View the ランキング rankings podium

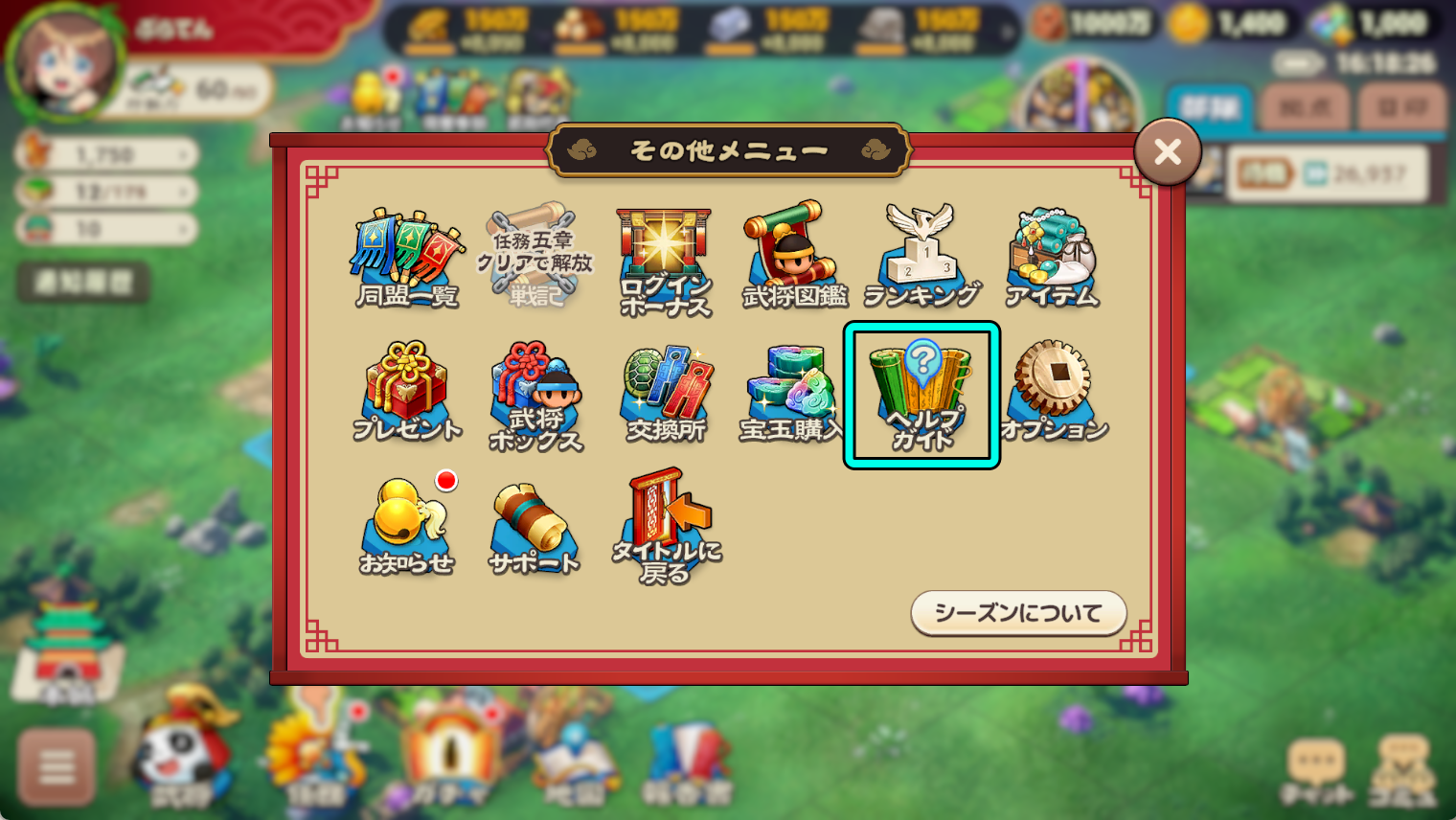[921, 251]
